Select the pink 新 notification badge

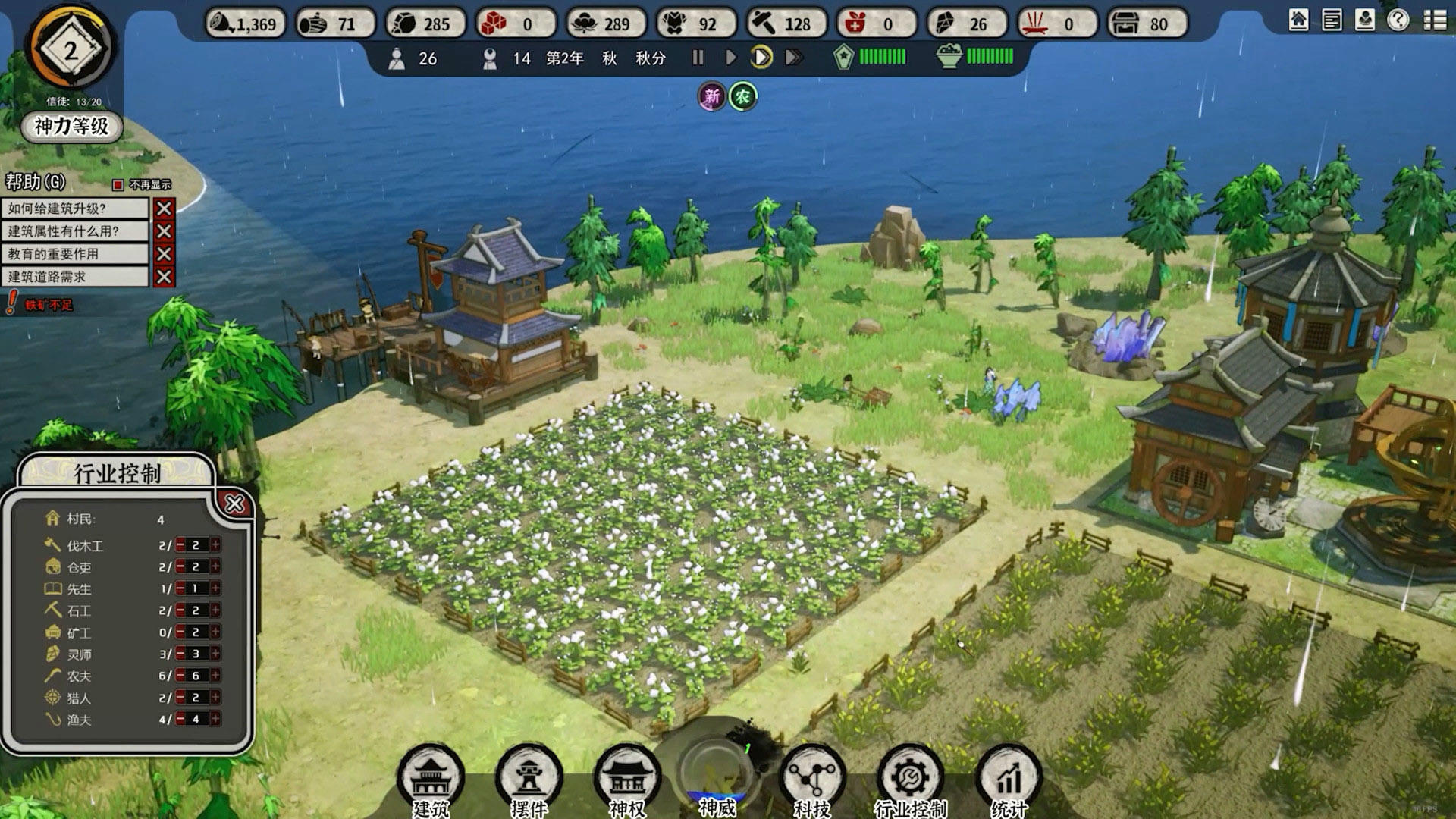pos(711,97)
